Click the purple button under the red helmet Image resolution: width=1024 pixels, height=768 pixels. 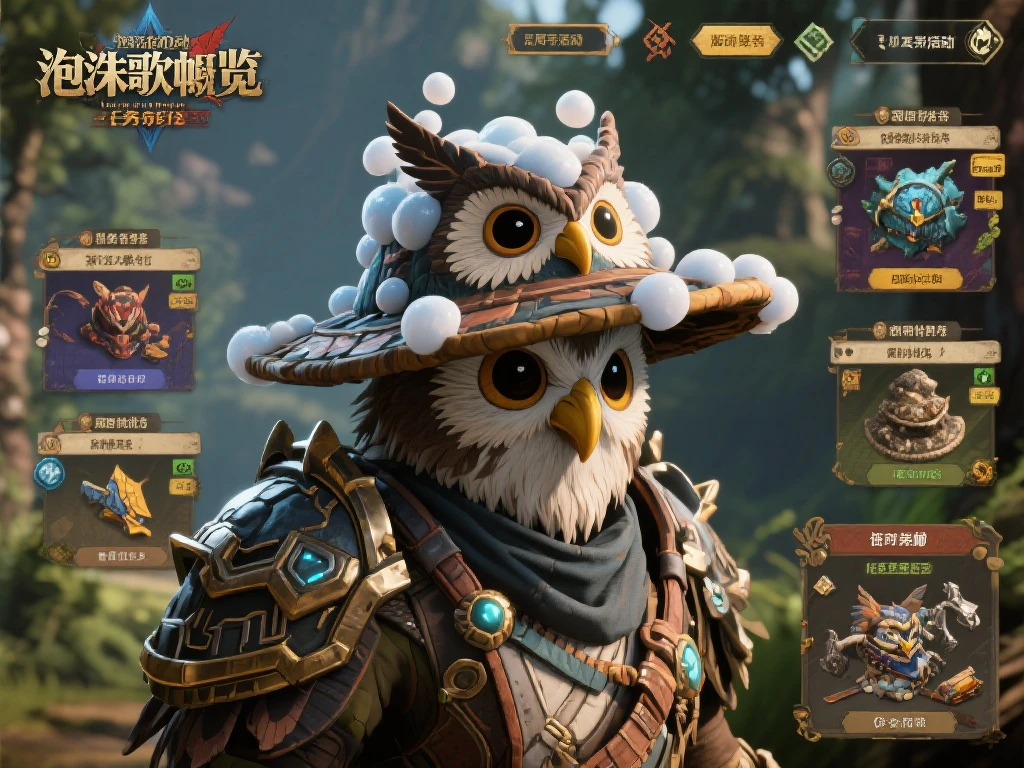(120, 379)
